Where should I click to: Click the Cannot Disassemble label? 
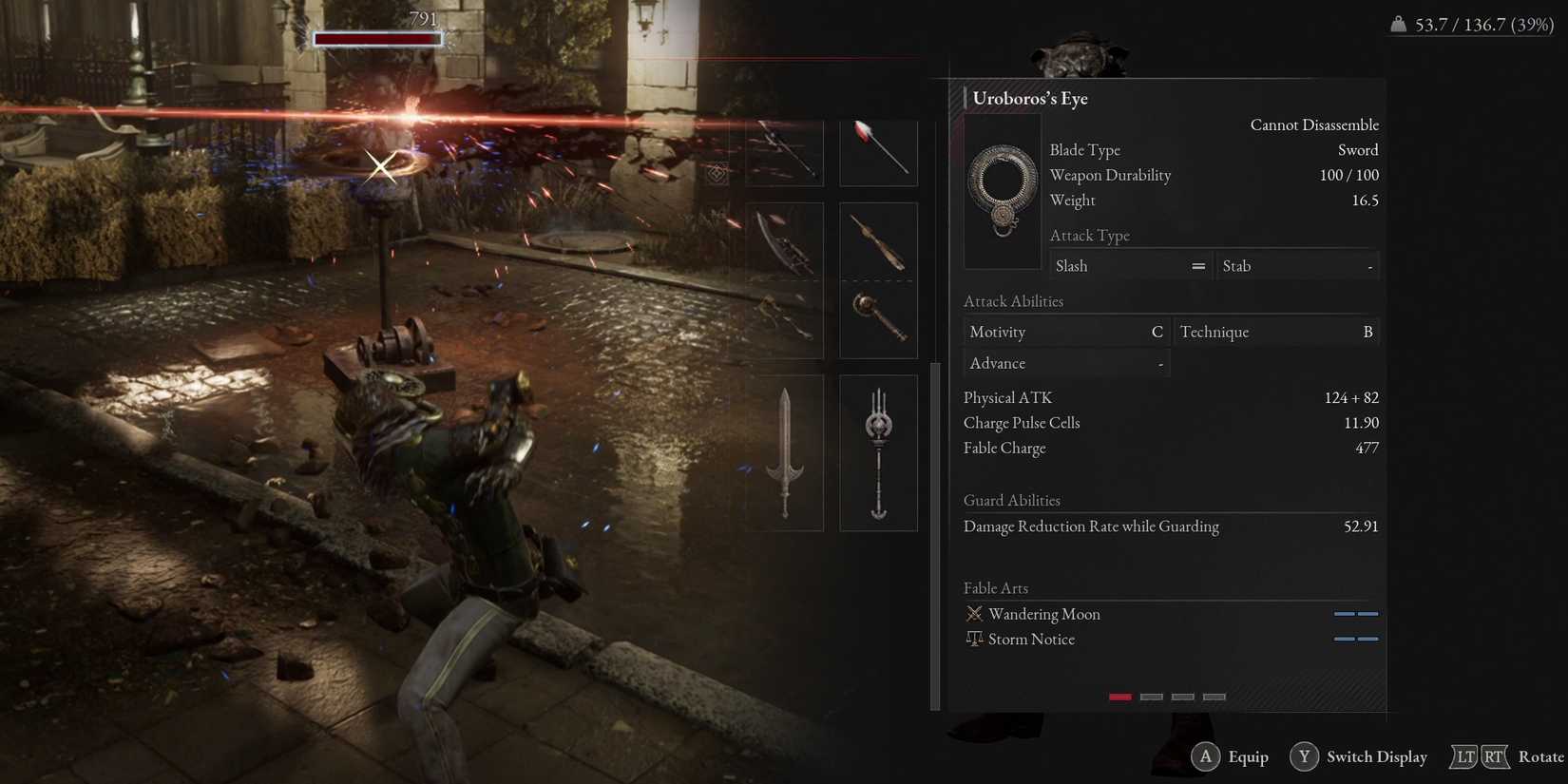point(1314,124)
